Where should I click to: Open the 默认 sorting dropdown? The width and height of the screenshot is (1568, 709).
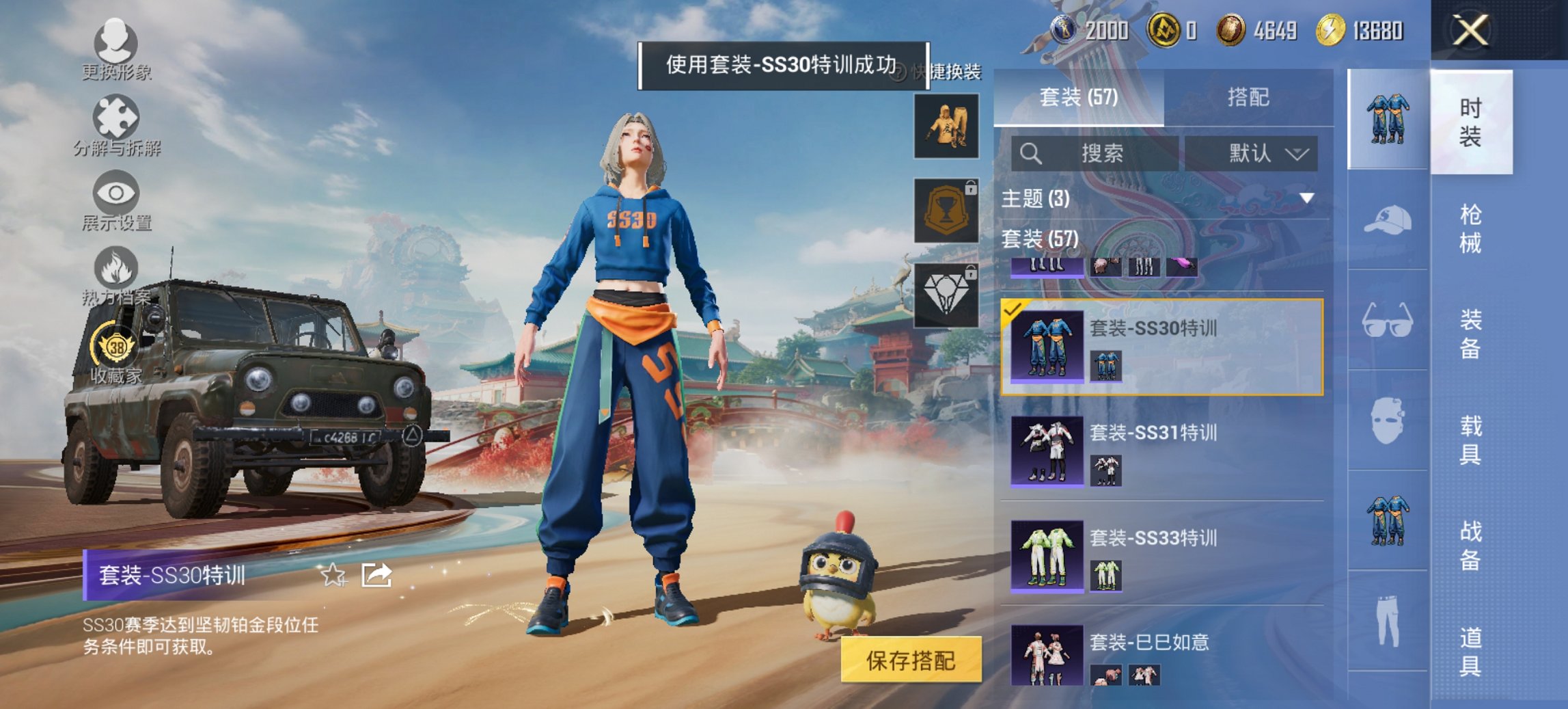click(1255, 154)
